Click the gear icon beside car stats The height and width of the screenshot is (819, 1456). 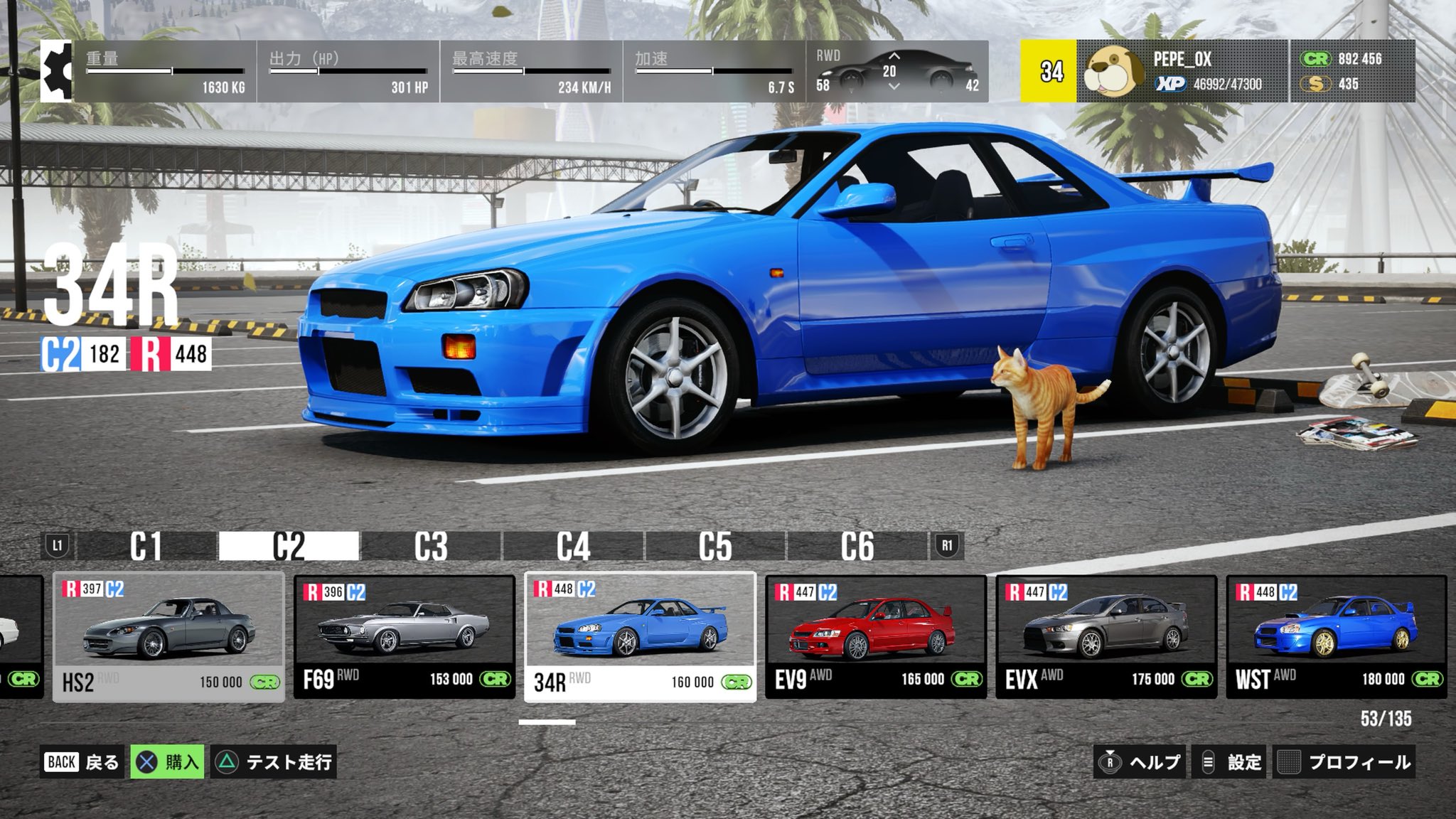coord(56,71)
